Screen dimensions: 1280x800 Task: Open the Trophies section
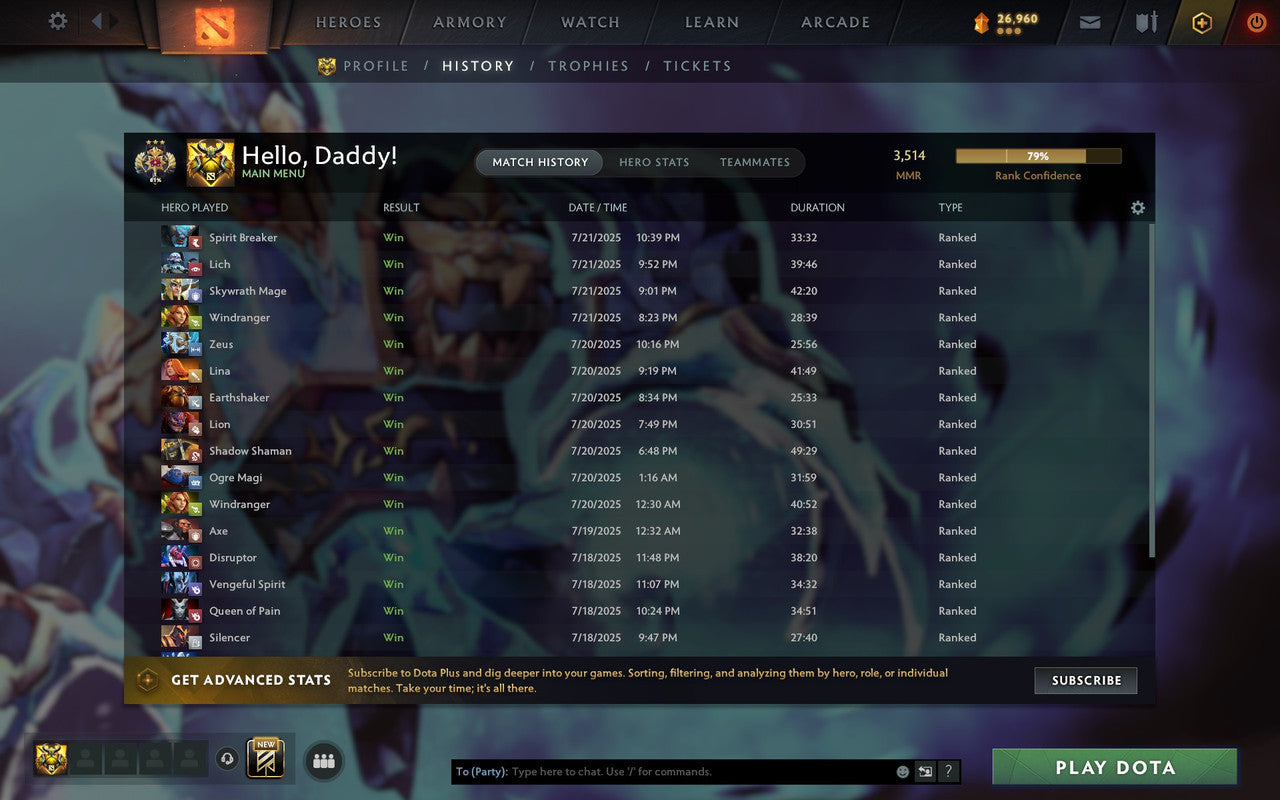pyautogui.click(x=588, y=66)
